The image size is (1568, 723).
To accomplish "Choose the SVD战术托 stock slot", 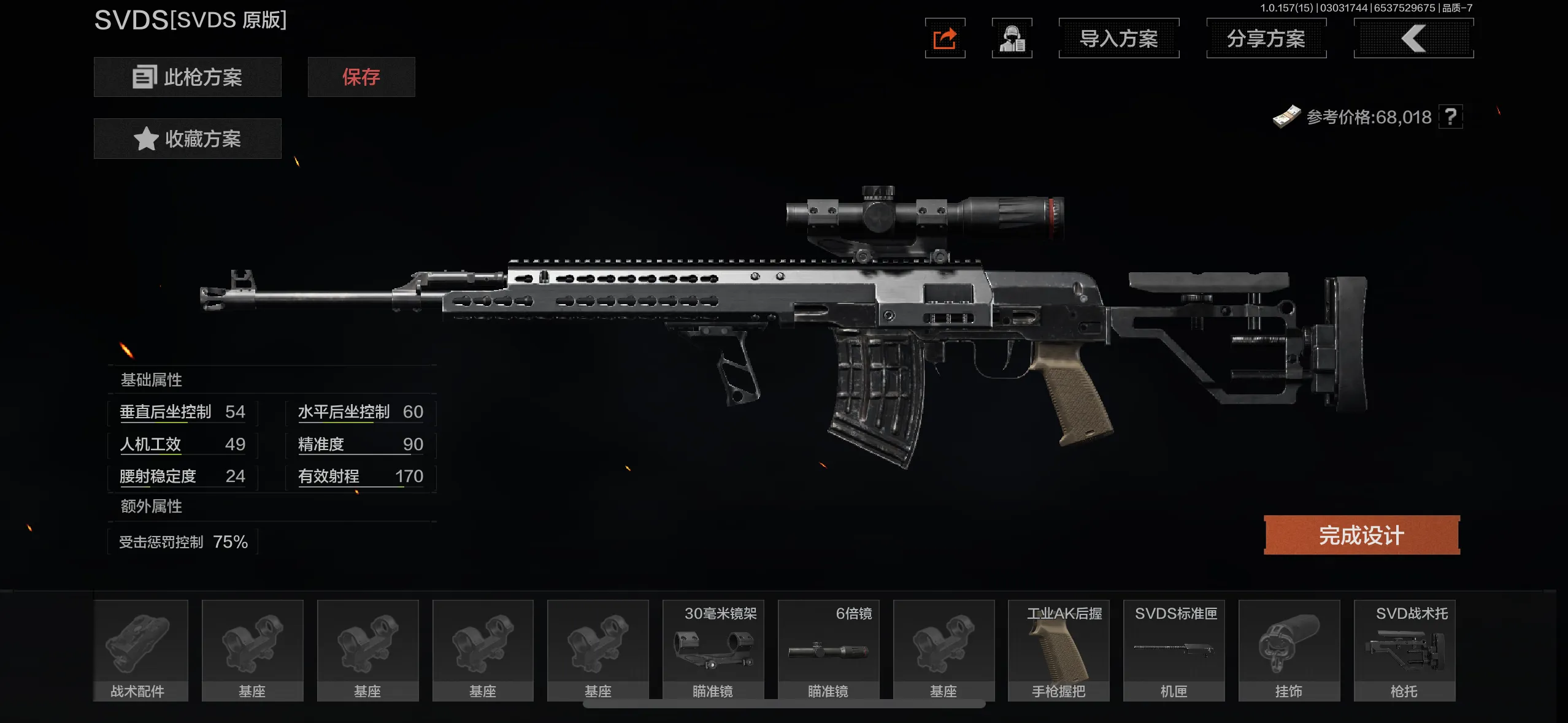I will [x=1404, y=650].
